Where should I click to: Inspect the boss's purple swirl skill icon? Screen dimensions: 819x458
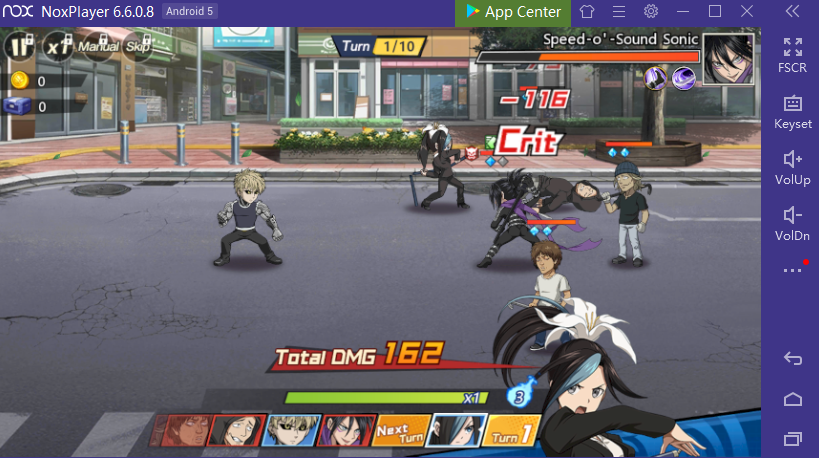pos(684,77)
